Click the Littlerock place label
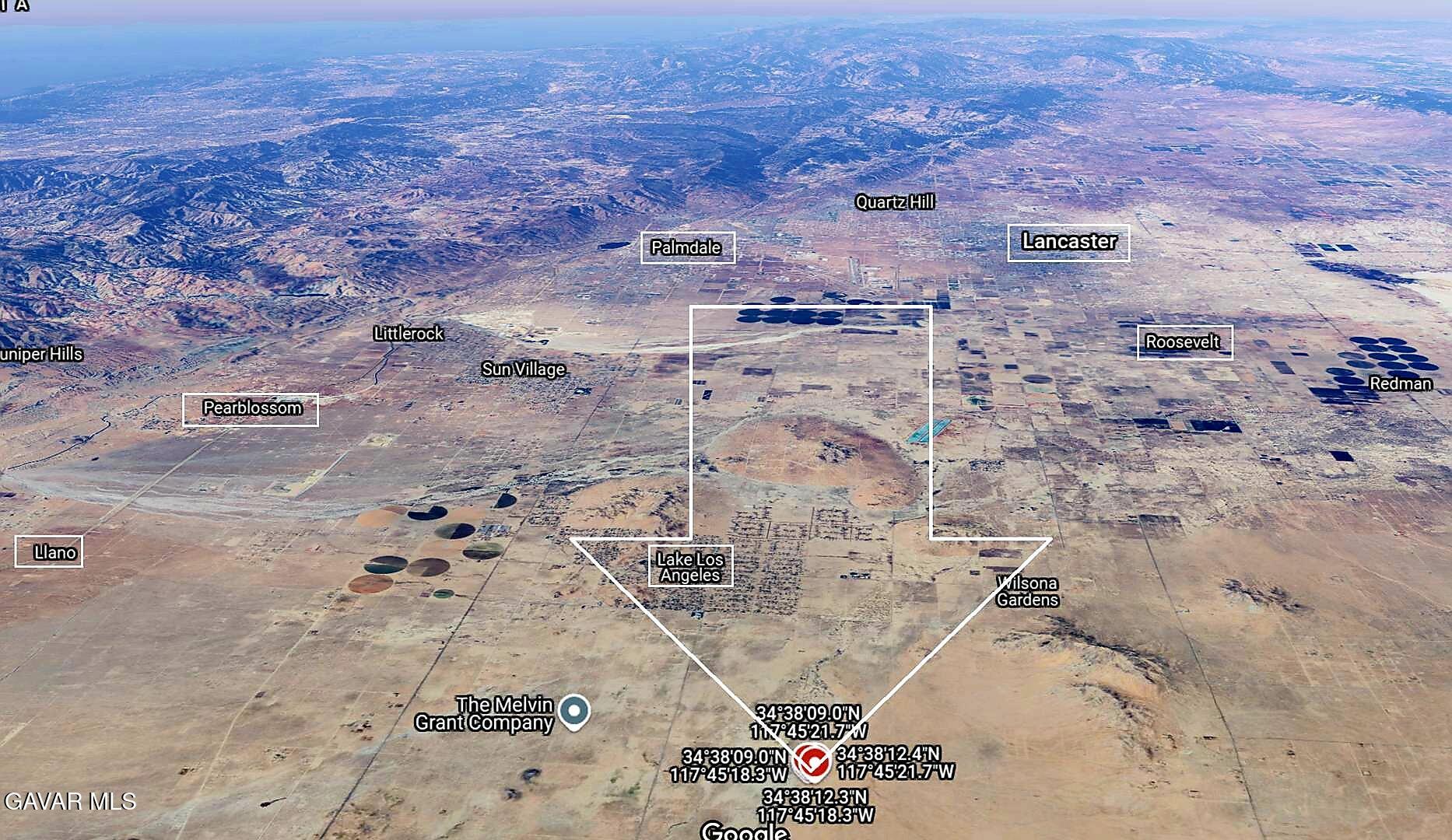The height and width of the screenshot is (840, 1452). pos(409,334)
